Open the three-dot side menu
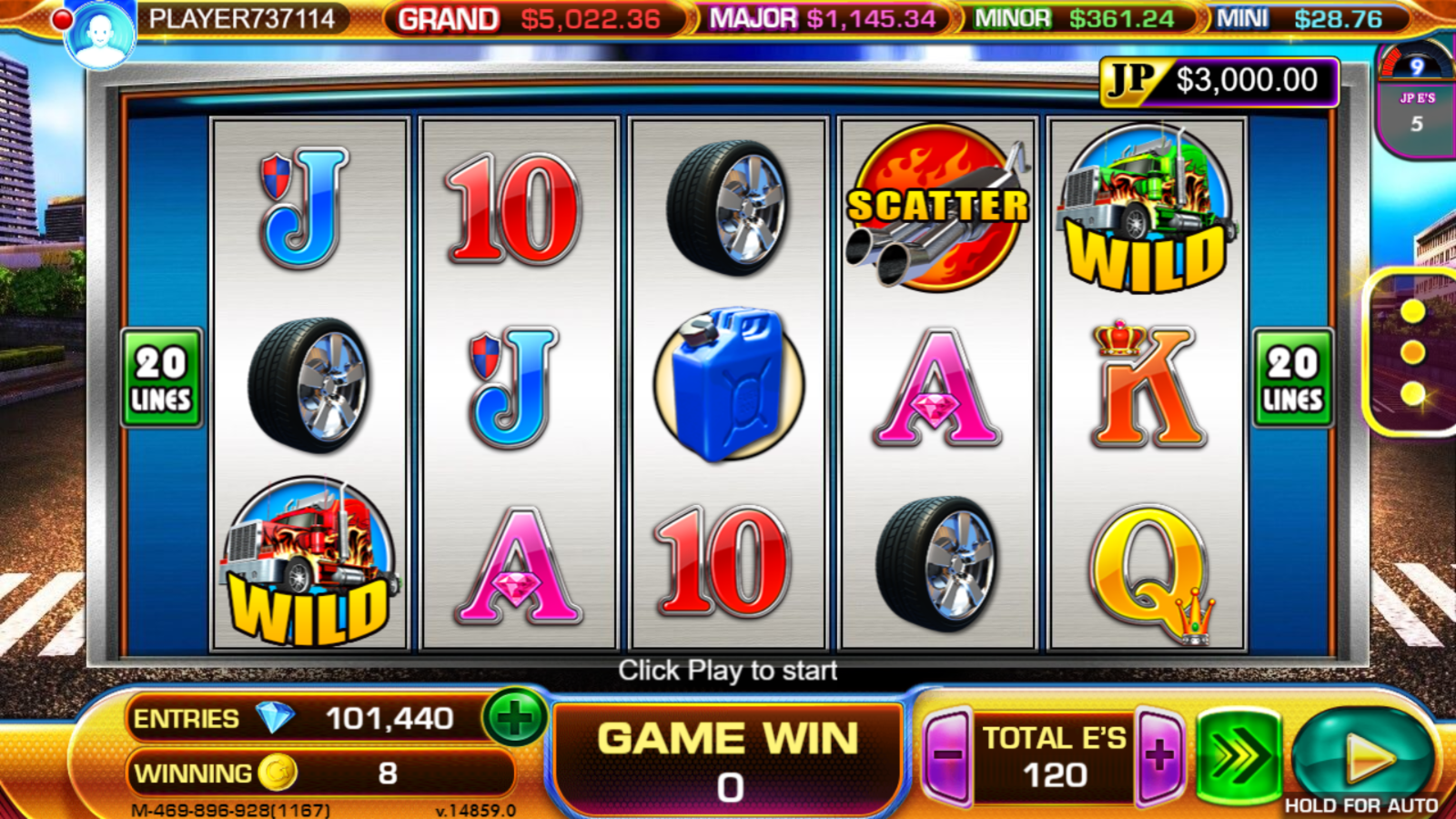 coord(1412,353)
